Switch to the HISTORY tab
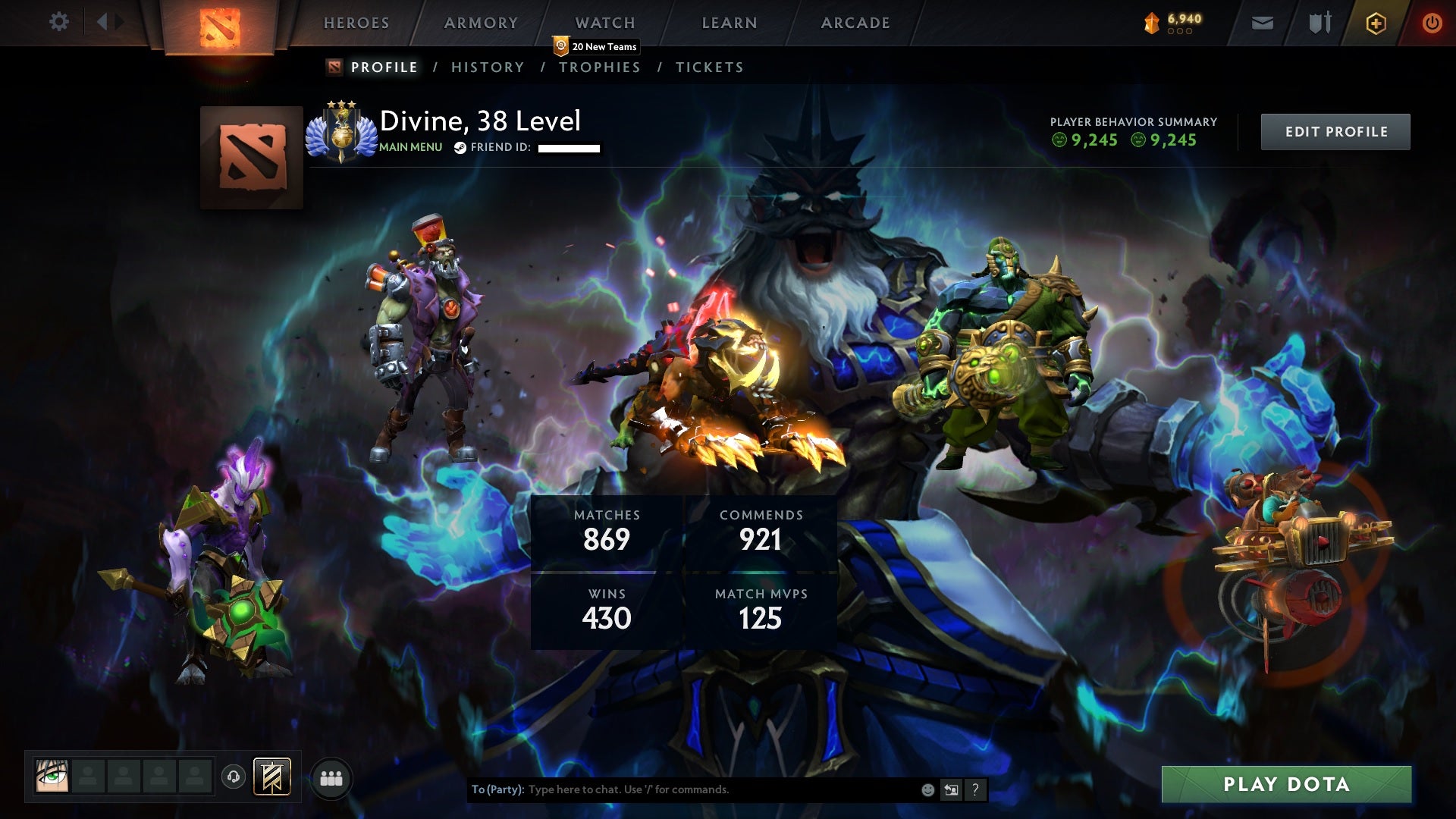Image resolution: width=1456 pixels, height=819 pixels. [x=487, y=67]
